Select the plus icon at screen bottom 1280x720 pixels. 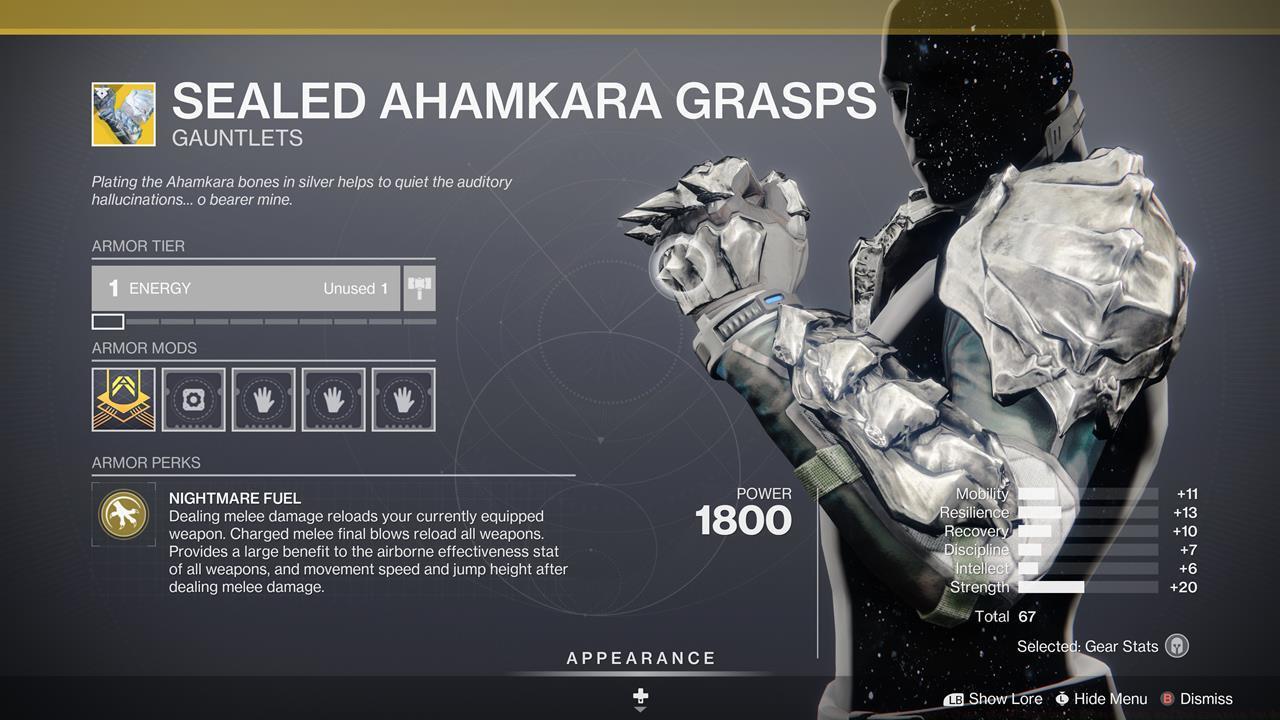coord(640,693)
